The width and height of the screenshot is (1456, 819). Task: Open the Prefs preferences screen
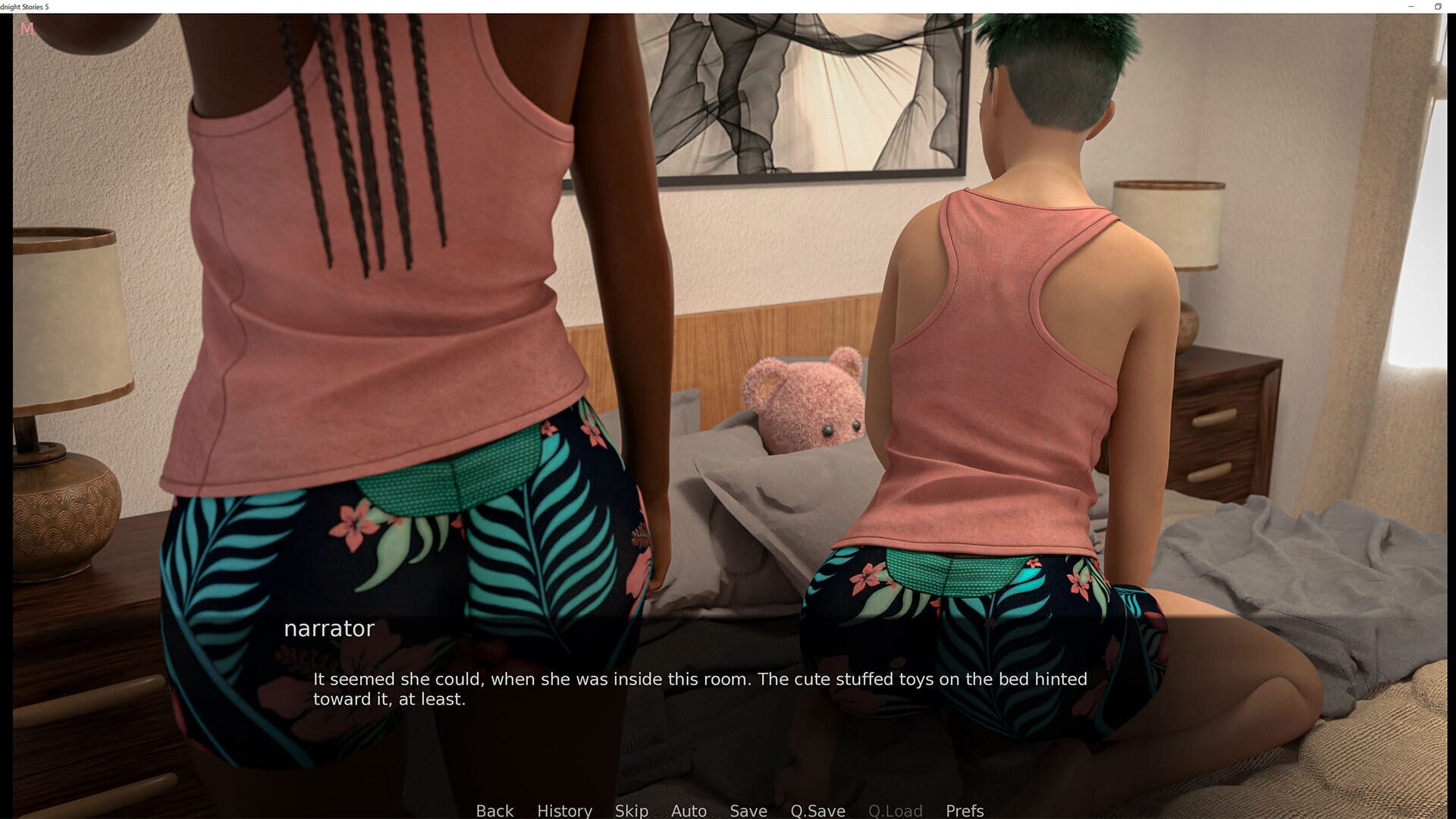coord(964,810)
